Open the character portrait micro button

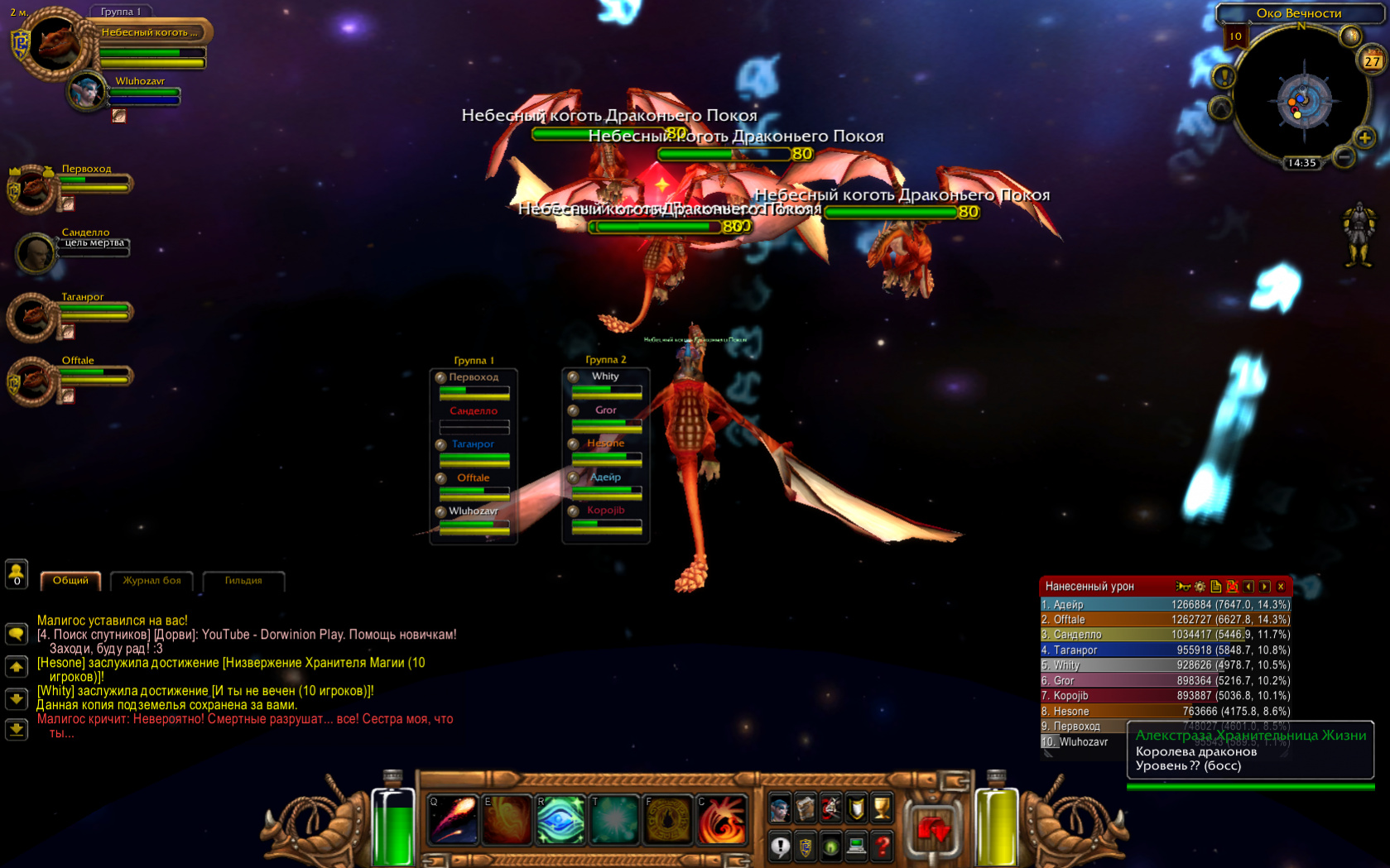[780, 808]
